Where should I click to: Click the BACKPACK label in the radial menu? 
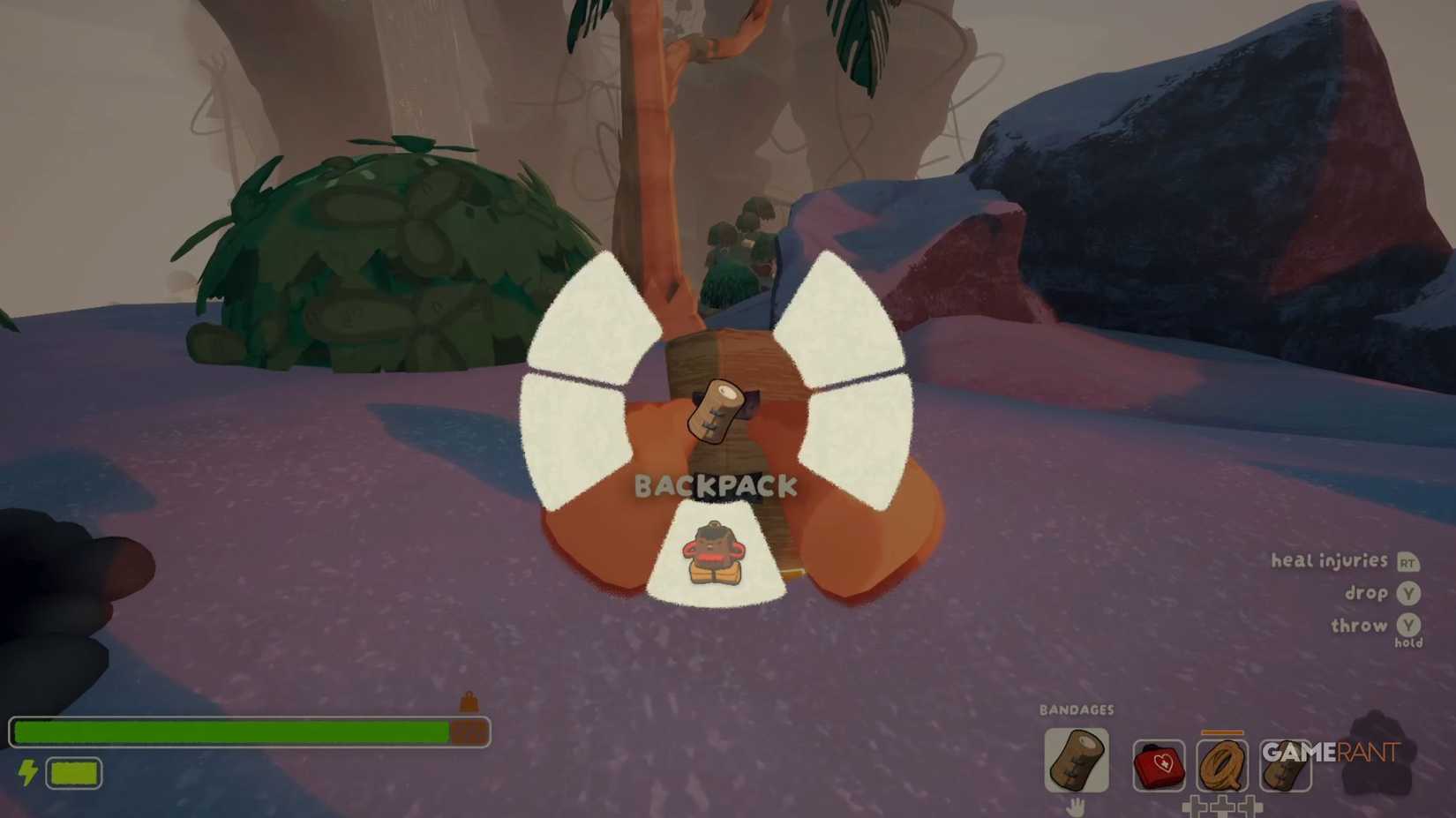pos(717,485)
